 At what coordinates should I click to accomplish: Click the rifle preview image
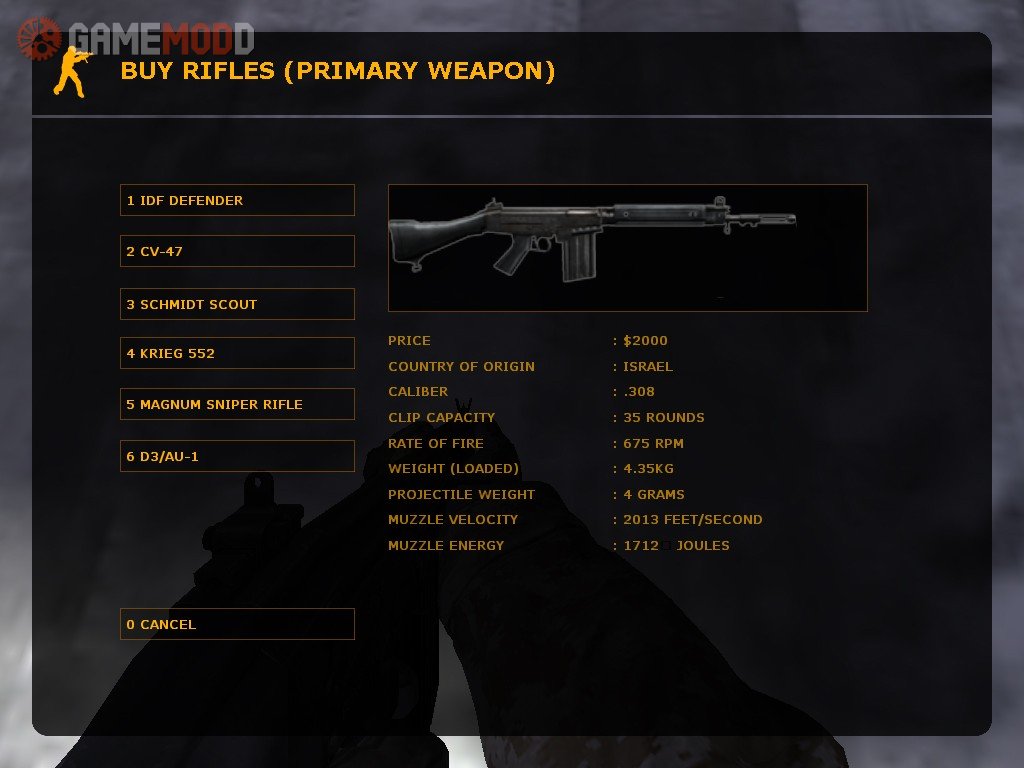(x=627, y=247)
